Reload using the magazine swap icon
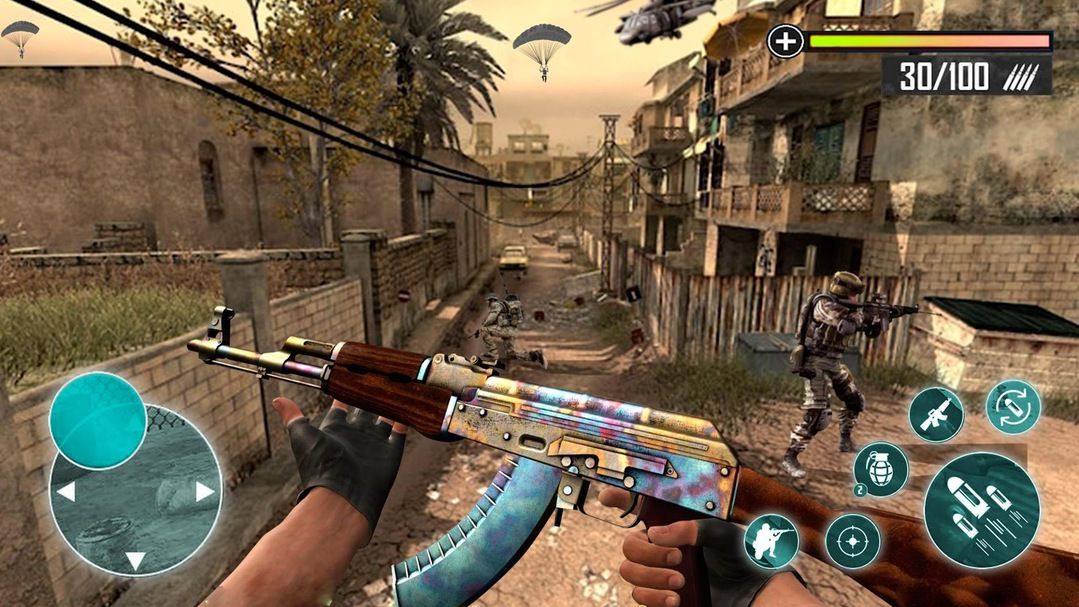The image size is (1079, 607). 1013,407
